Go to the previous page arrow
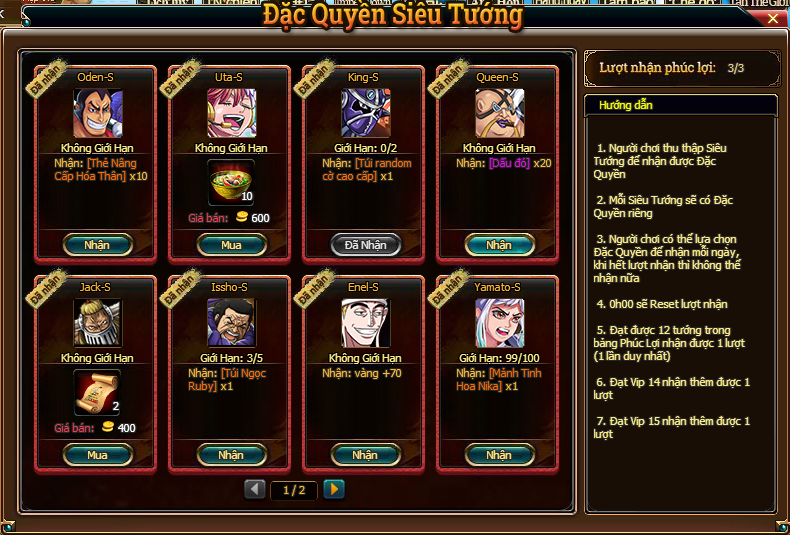The image size is (790, 535). (255, 489)
